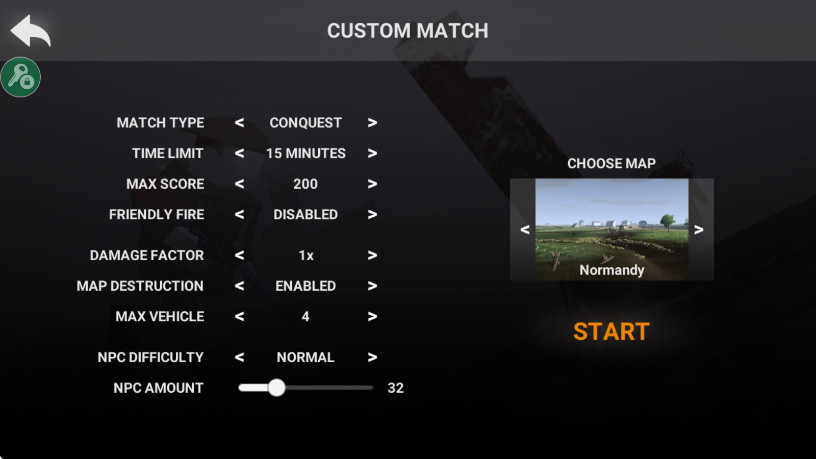Start the custom match
This screenshot has width=816, height=459.
[x=611, y=332]
